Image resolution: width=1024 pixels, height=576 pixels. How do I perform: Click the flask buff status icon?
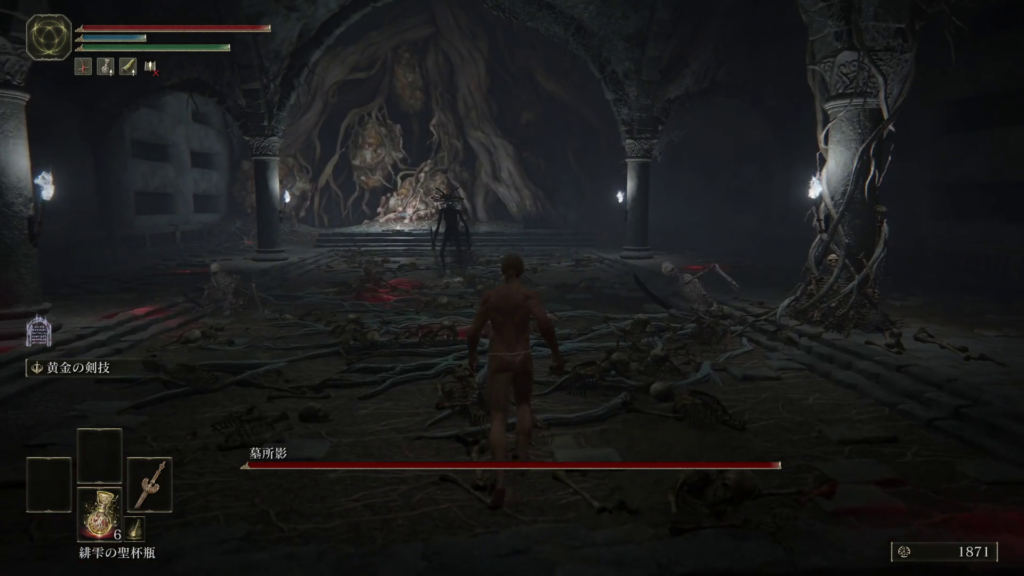[106, 67]
